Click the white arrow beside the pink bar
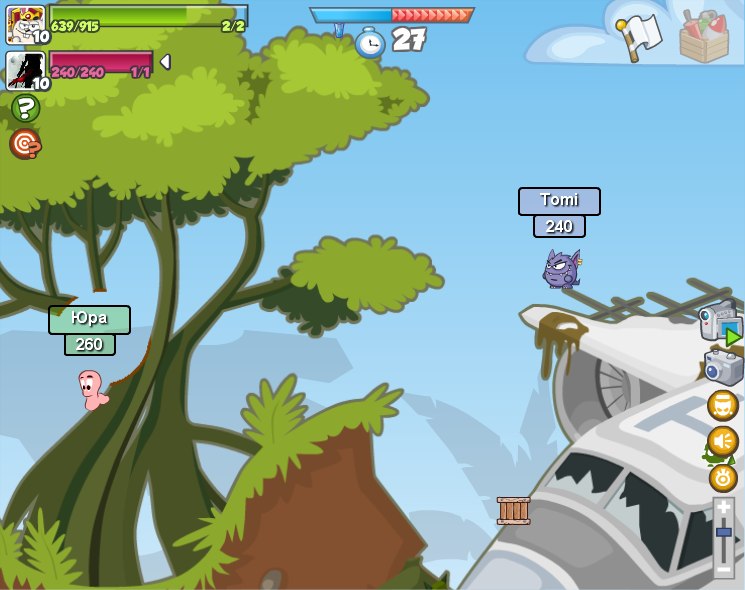 [x=165, y=62]
